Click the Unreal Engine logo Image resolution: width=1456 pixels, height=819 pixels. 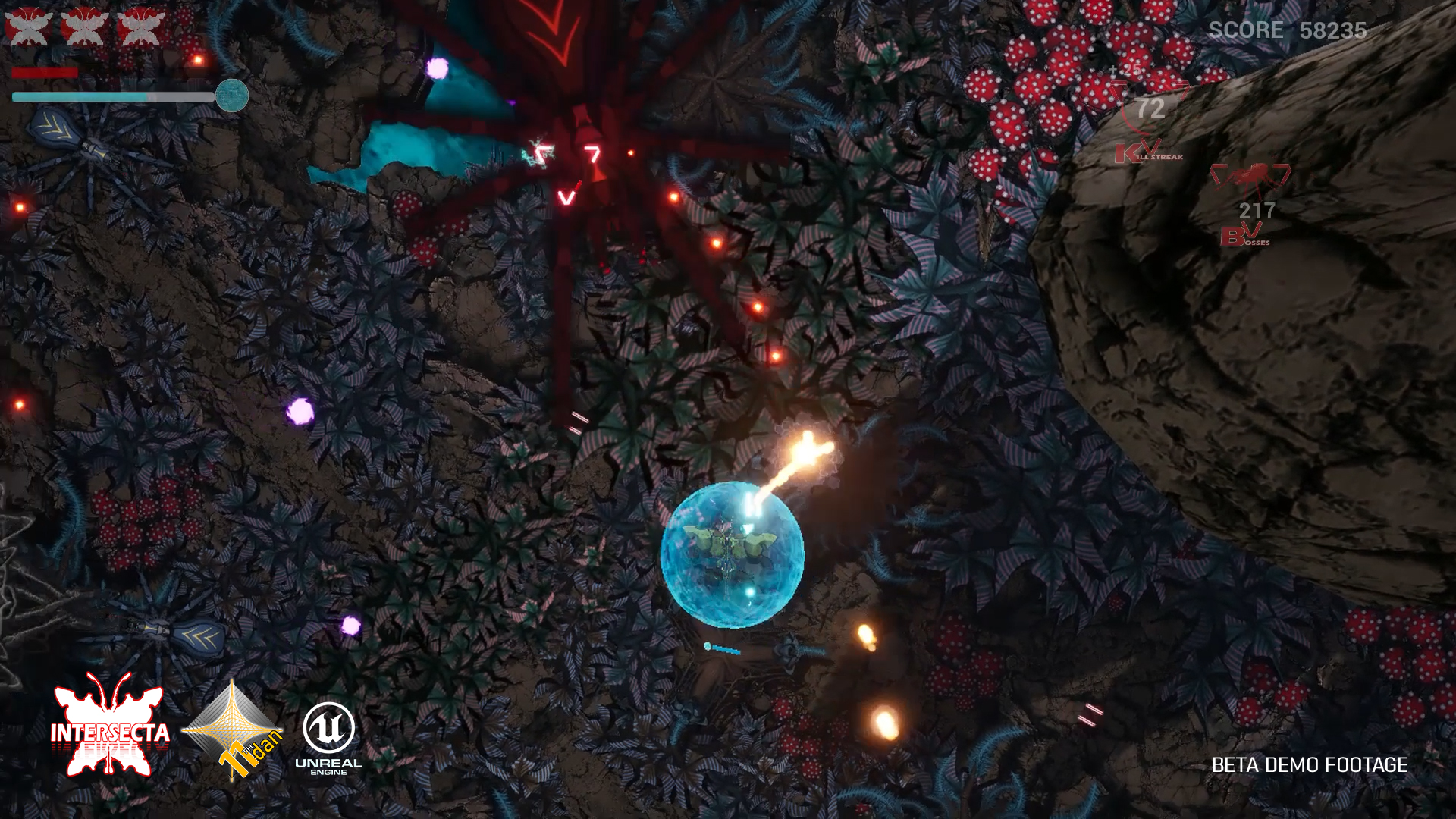pos(328,737)
